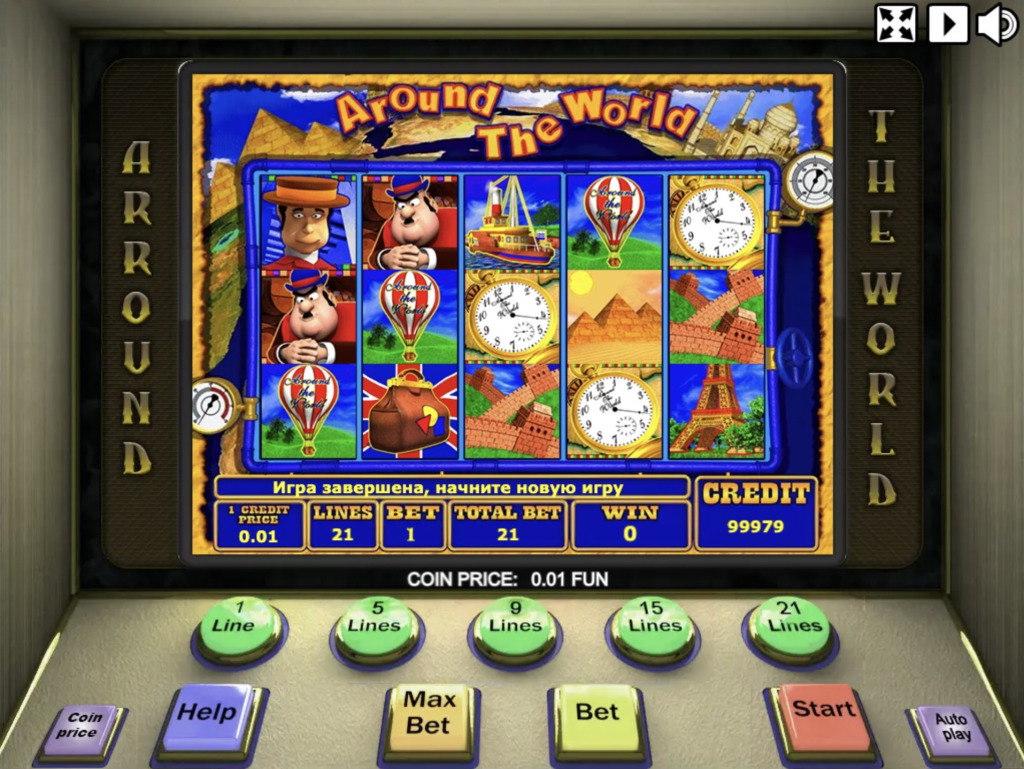Click the play triangle icon
Viewport: 1024px width, 769px height.
948,23
